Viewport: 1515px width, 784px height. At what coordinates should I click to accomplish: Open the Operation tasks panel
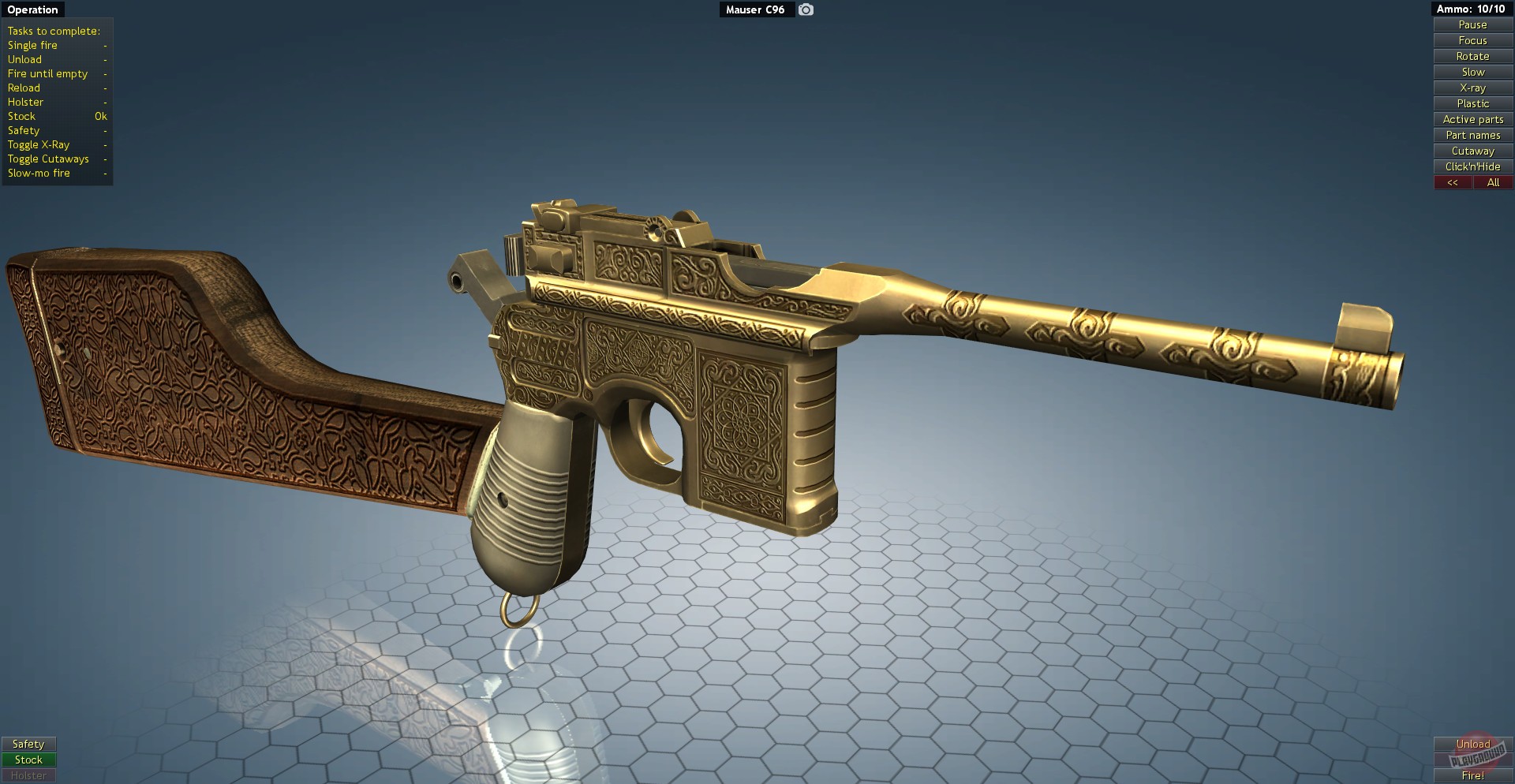pos(32,9)
